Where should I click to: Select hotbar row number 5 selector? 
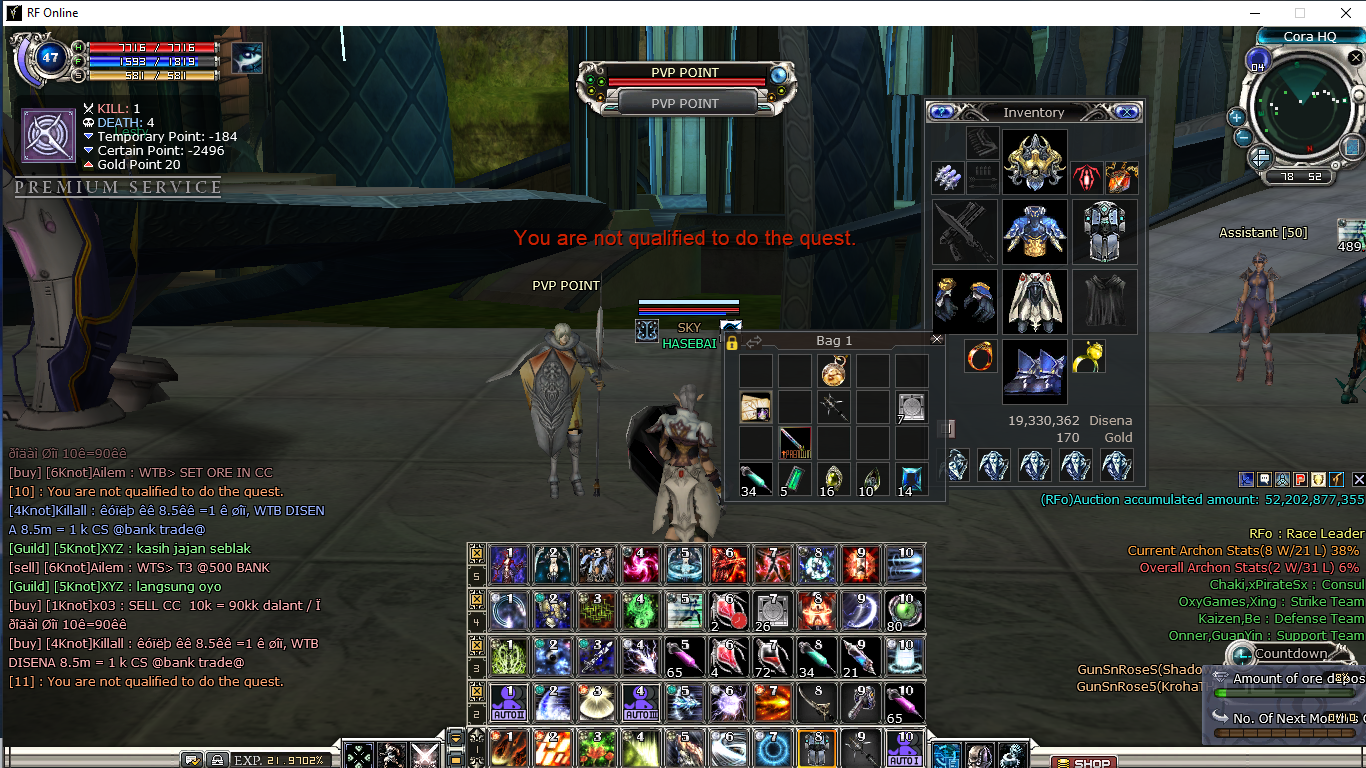[477, 575]
